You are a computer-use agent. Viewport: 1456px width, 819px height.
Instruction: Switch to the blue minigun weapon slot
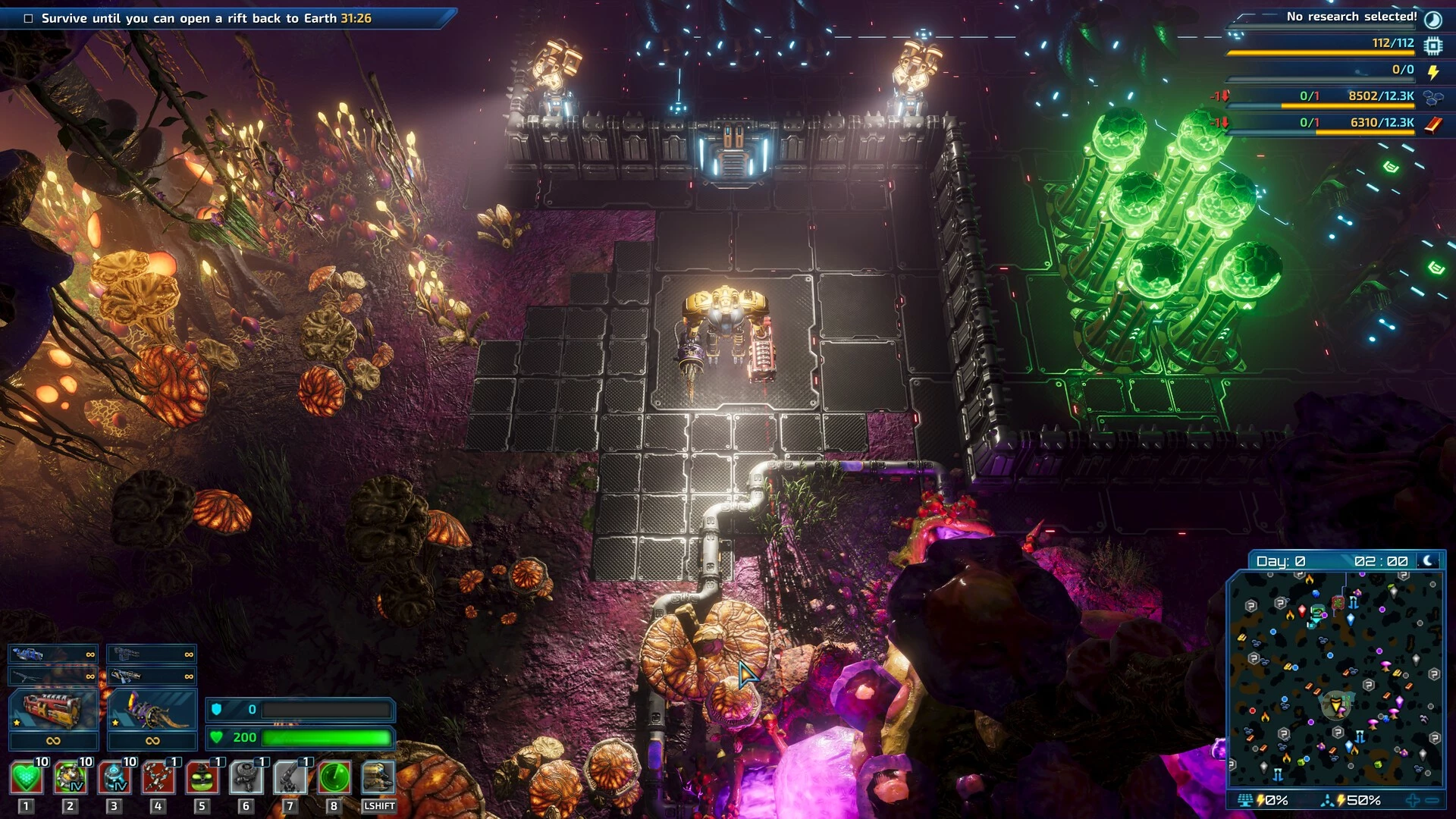pyautogui.click(x=53, y=654)
